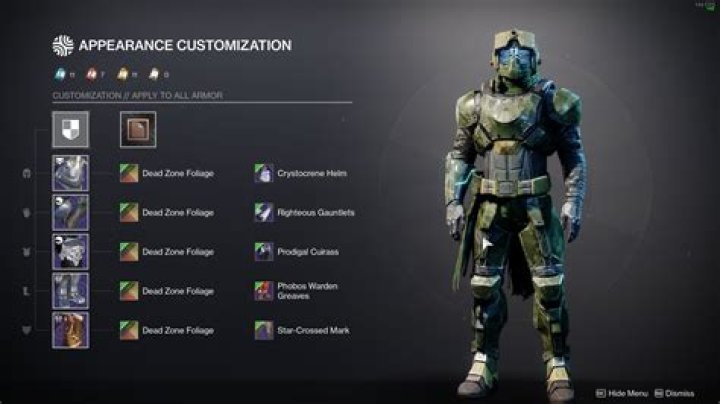Change the Dead Zone Foliage shader beside Phobos Warden Greaves
This screenshot has width=720, height=404.
click(x=128, y=290)
